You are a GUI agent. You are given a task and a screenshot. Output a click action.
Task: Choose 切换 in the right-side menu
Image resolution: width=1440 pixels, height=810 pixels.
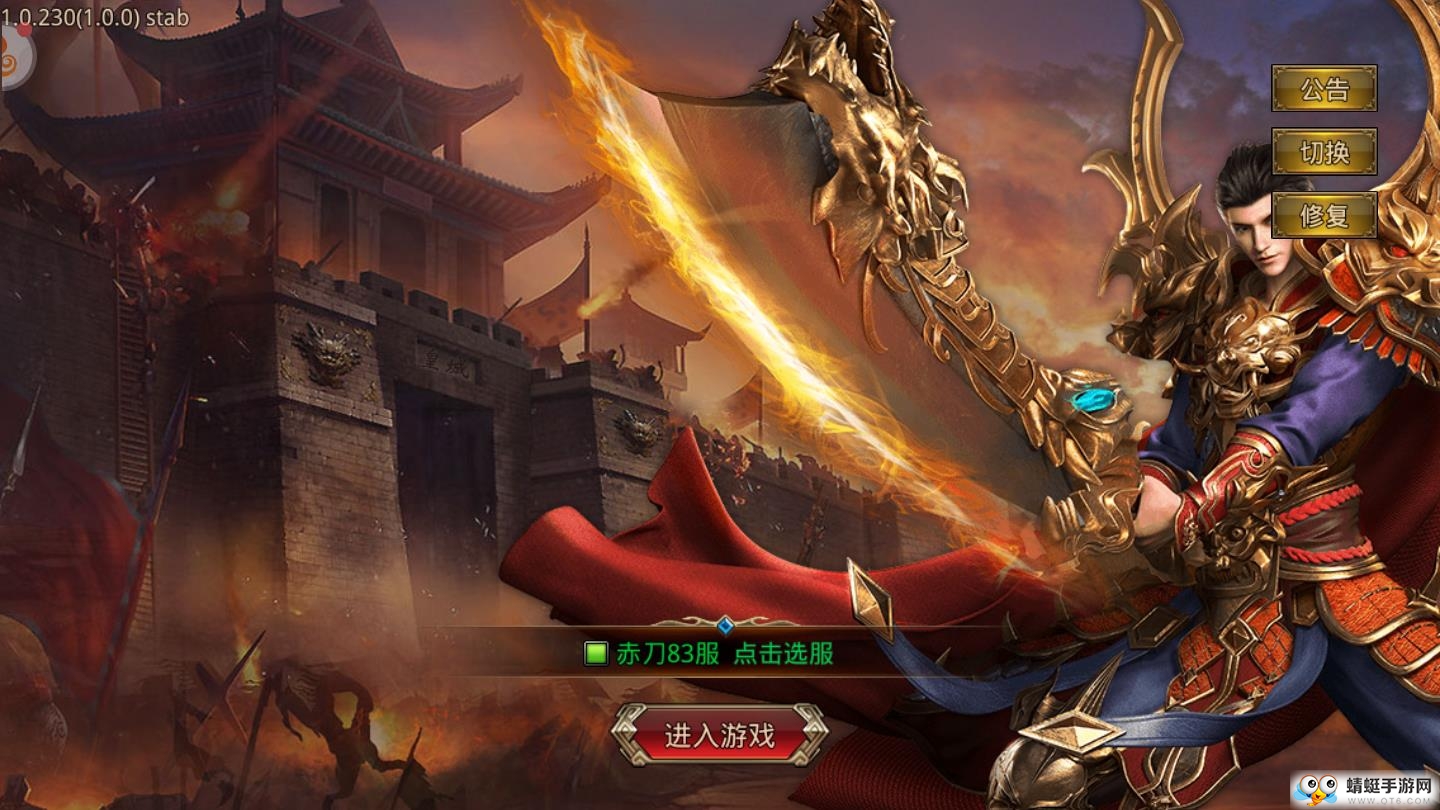1325,153
